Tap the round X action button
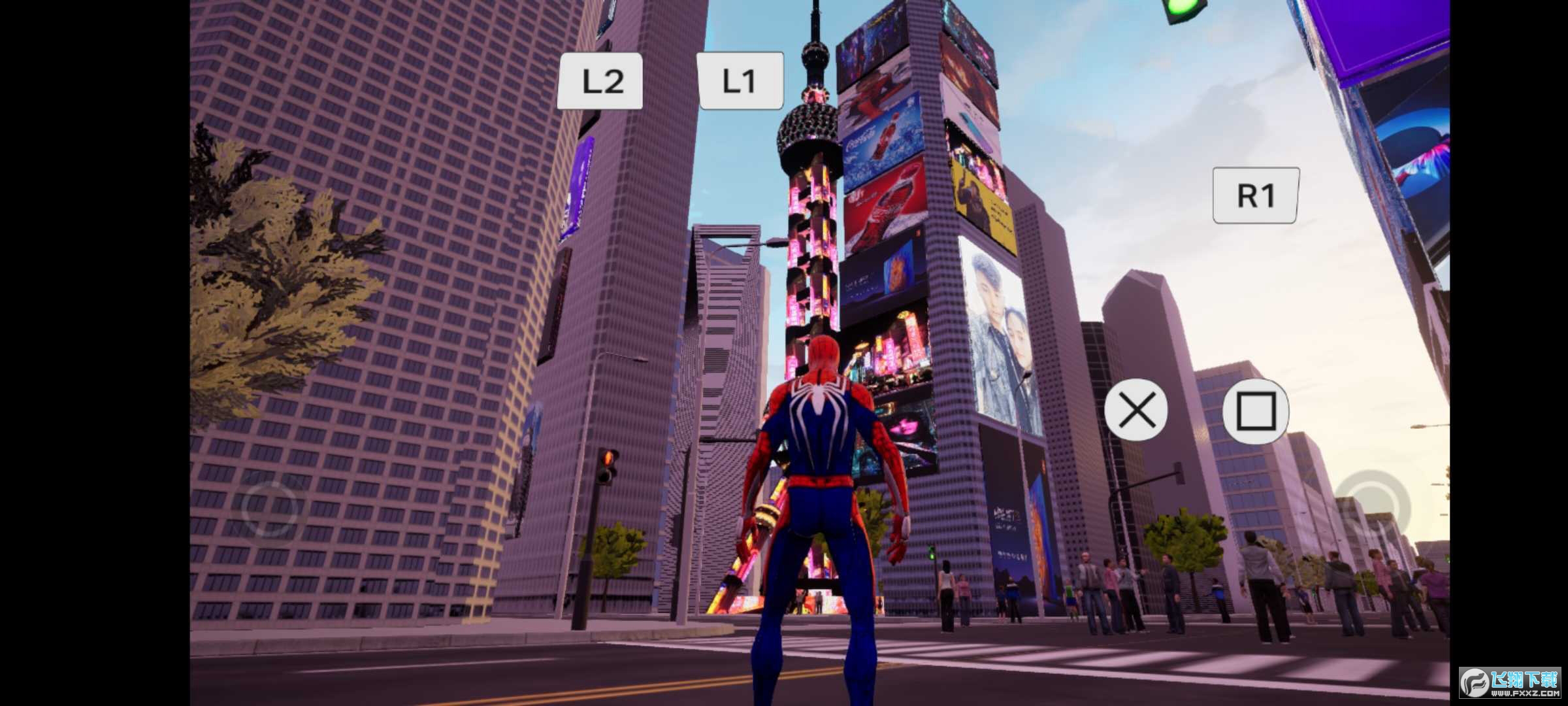The height and width of the screenshot is (706, 1568). tap(1136, 411)
